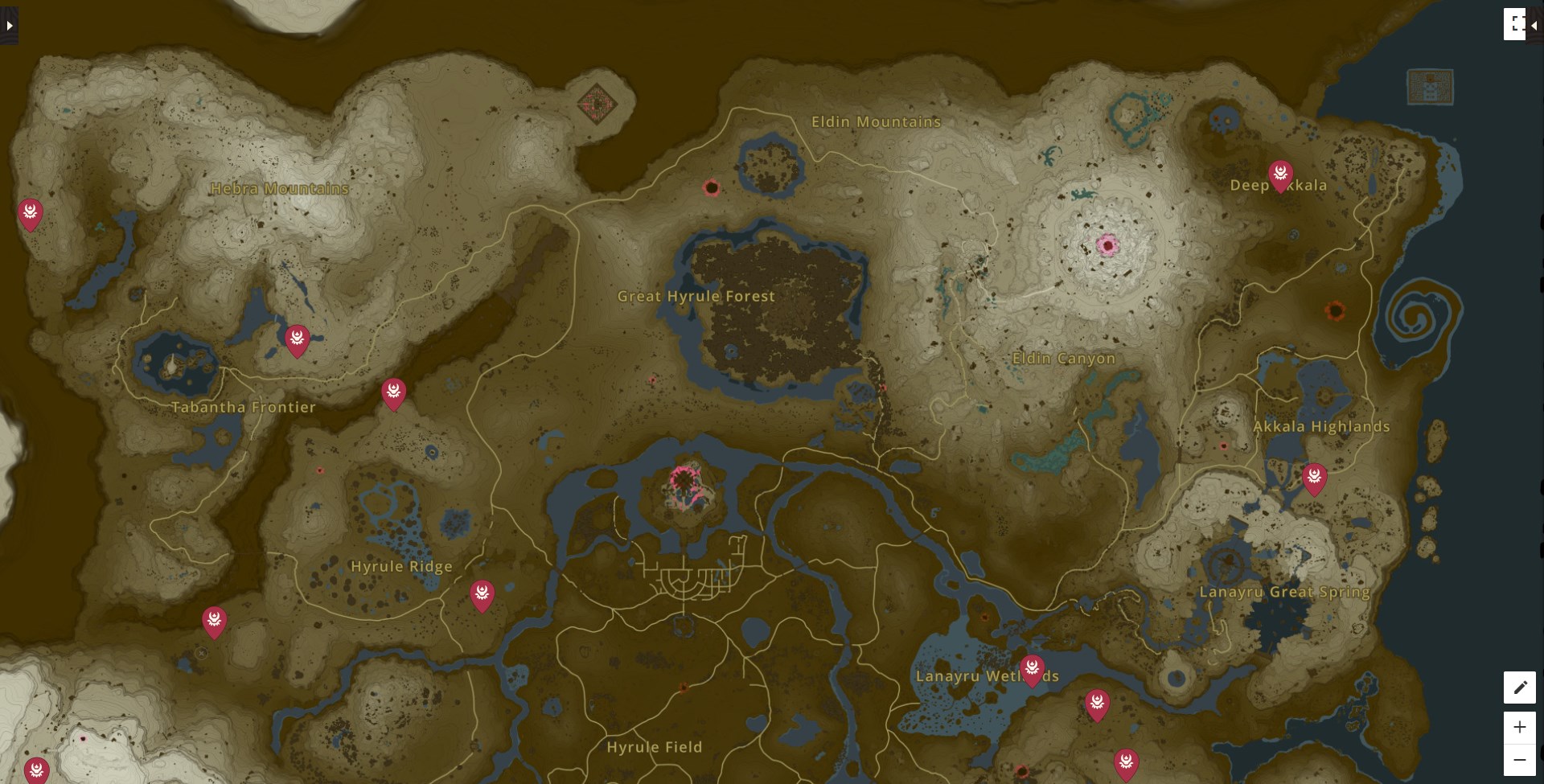Click the Eldin Canyon region label
The height and width of the screenshot is (784, 1544).
(x=1064, y=358)
